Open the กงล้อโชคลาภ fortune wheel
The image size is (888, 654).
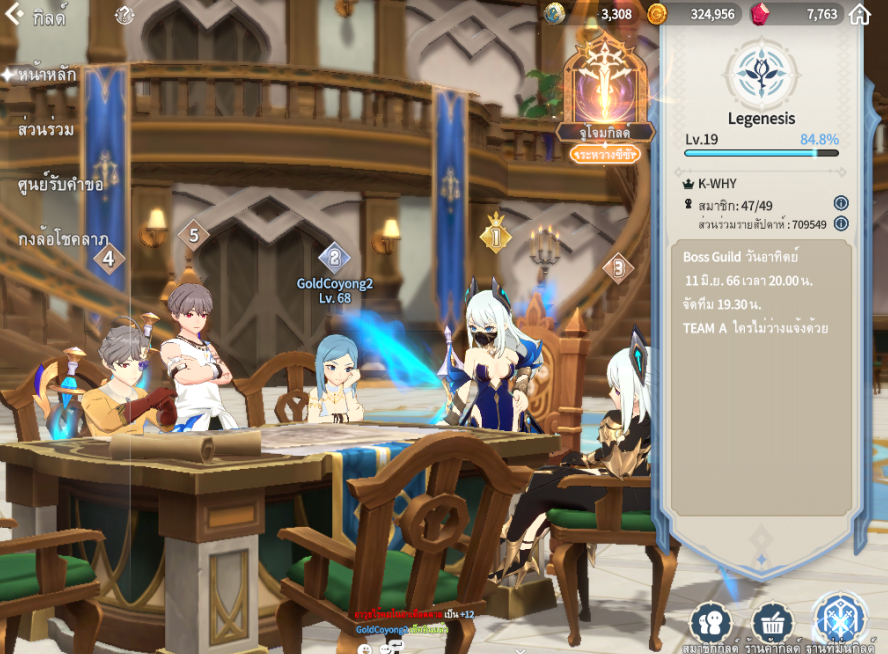pos(64,239)
